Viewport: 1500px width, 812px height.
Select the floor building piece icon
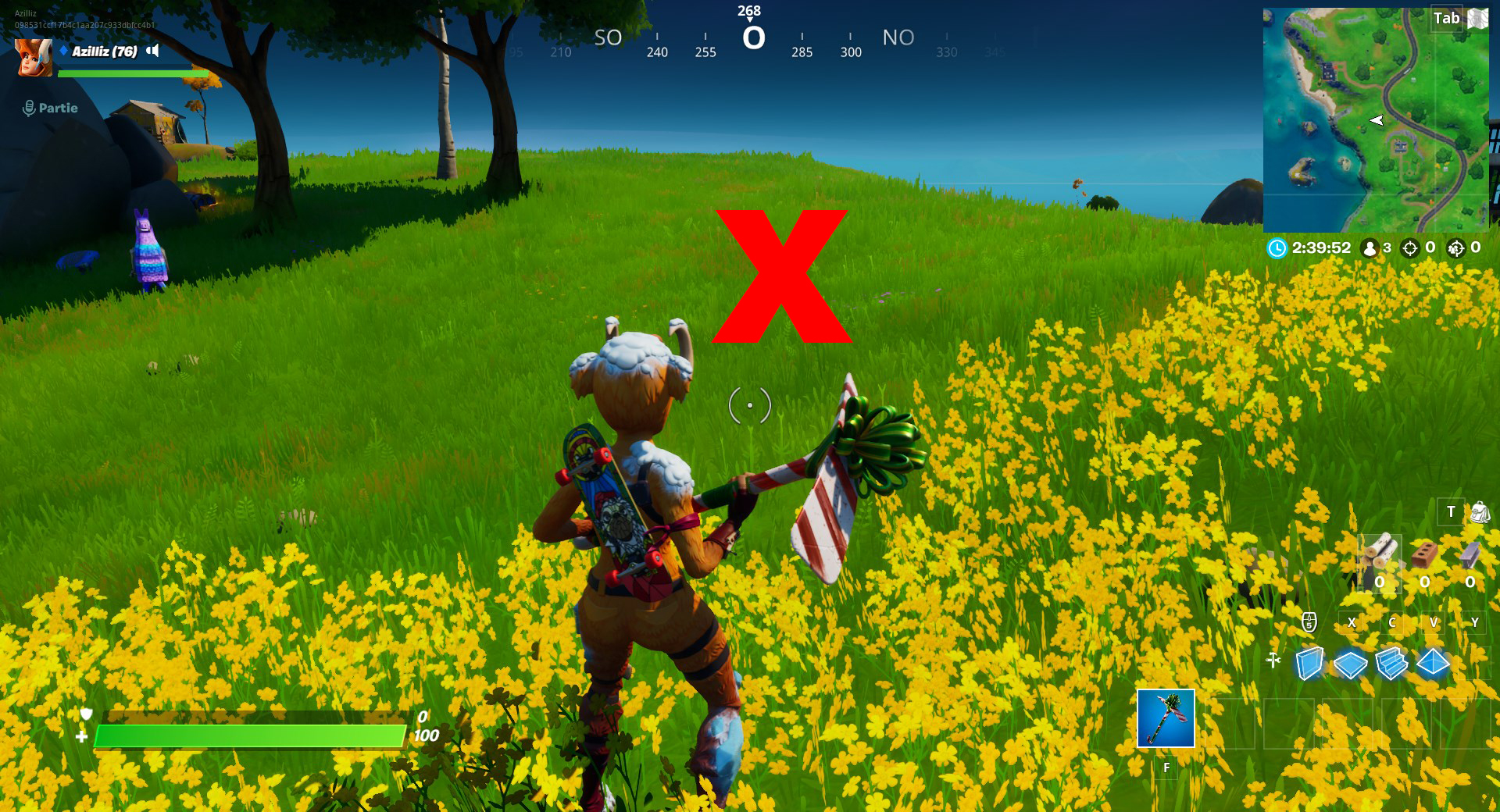[x=1350, y=663]
